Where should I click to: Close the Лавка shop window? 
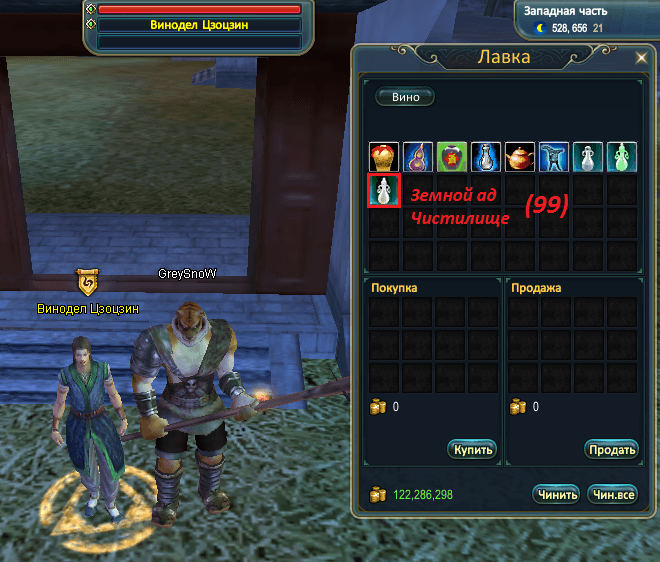pos(641,58)
